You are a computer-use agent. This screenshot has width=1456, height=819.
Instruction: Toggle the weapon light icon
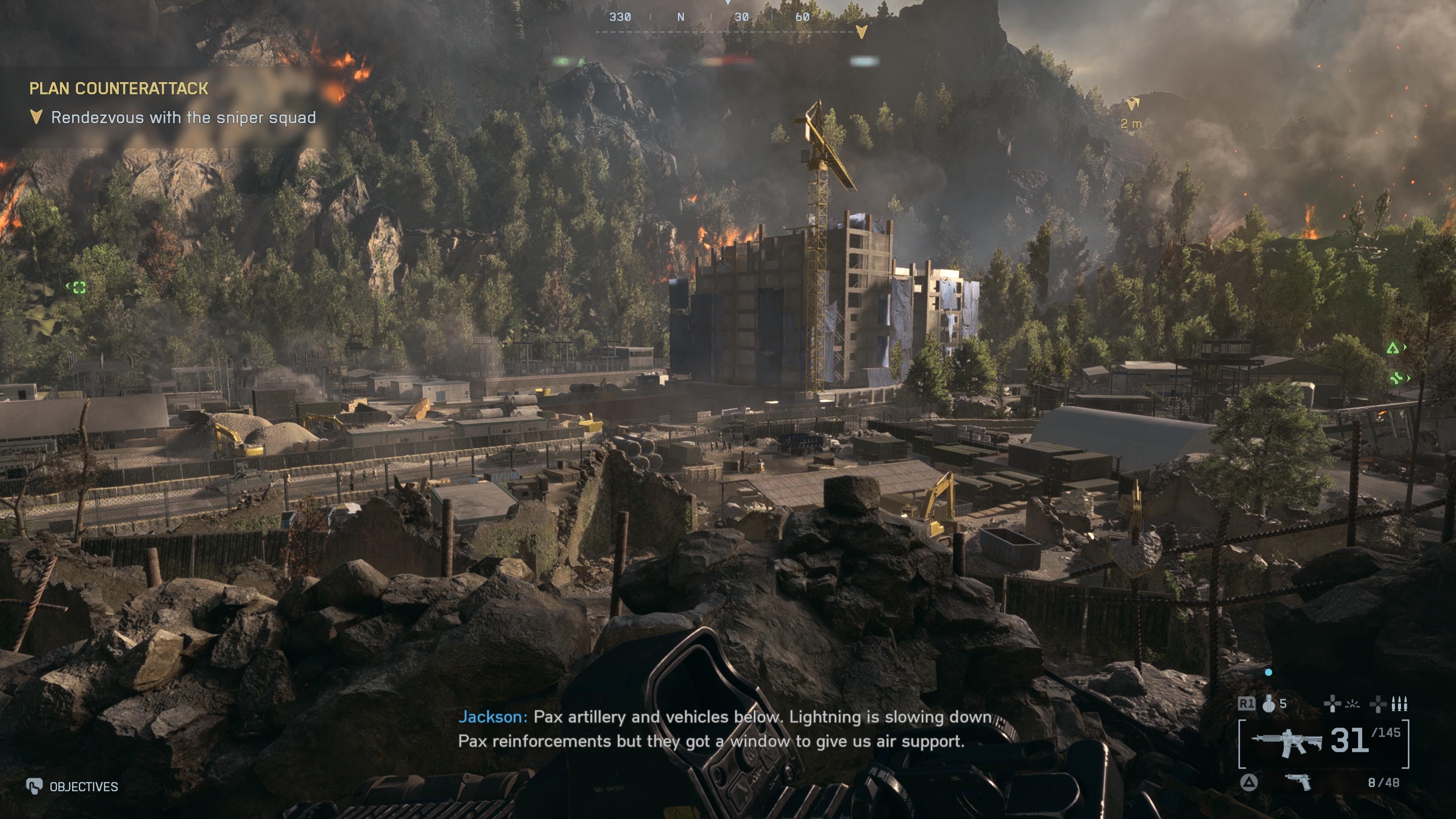(x=1352, y=704)
